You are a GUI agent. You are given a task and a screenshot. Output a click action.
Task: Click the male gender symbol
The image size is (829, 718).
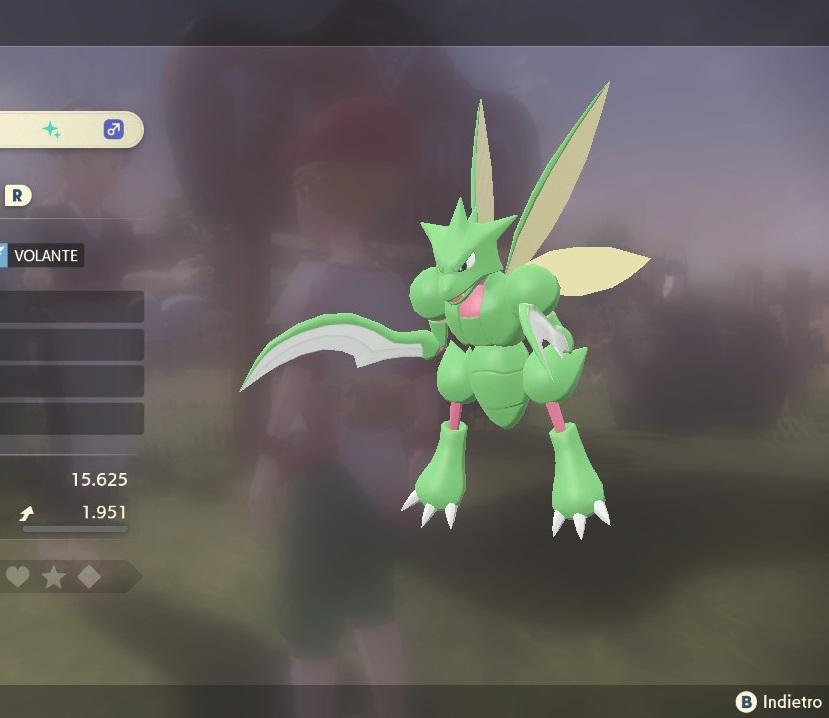[113, 130]
